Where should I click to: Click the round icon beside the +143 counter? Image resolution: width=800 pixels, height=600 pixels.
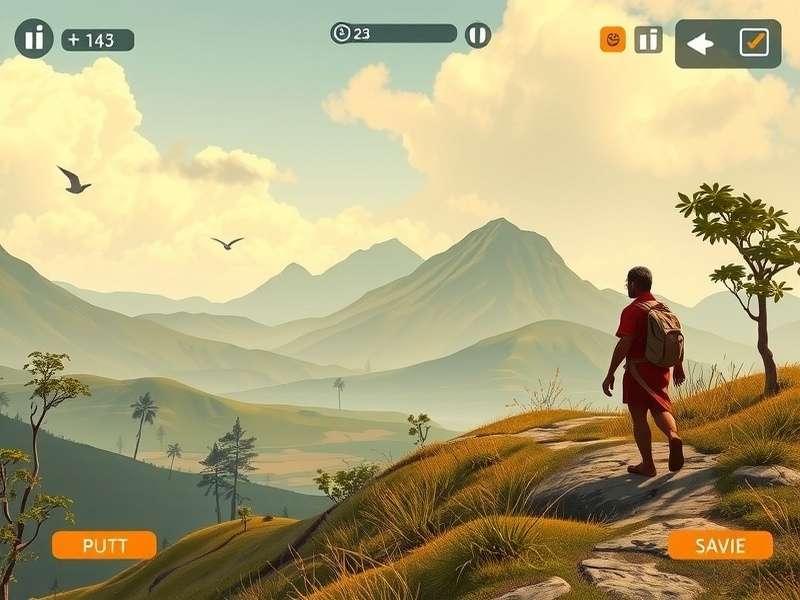[34, 39]
